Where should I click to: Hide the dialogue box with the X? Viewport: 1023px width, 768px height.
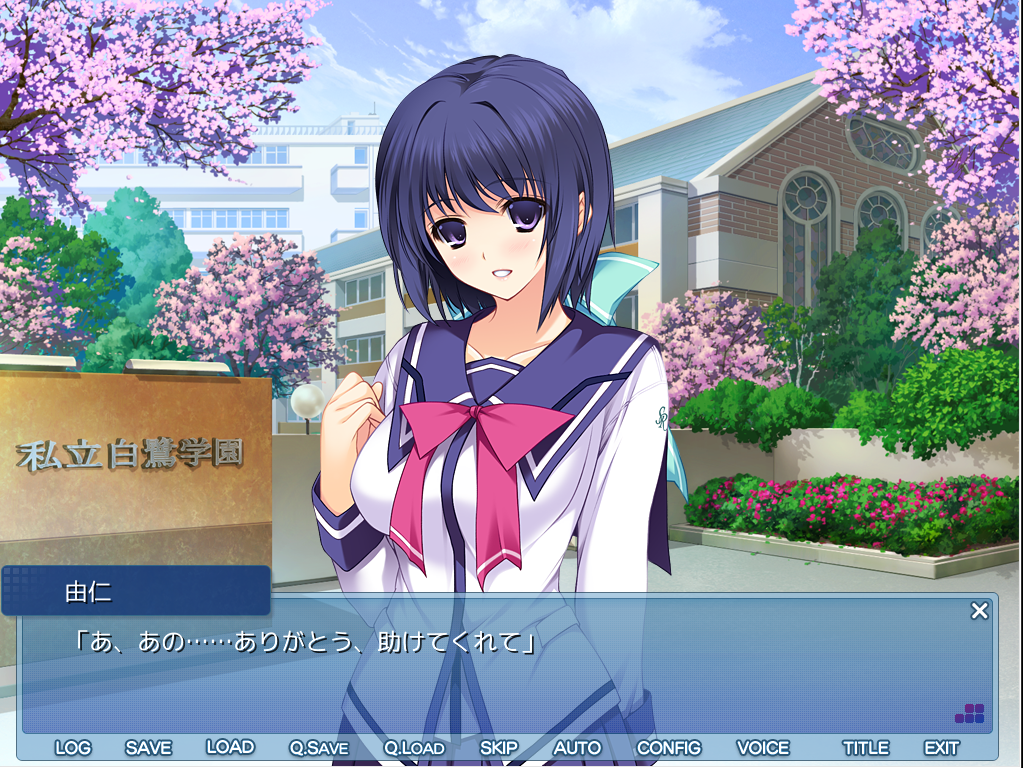click(x=979, y=610)
